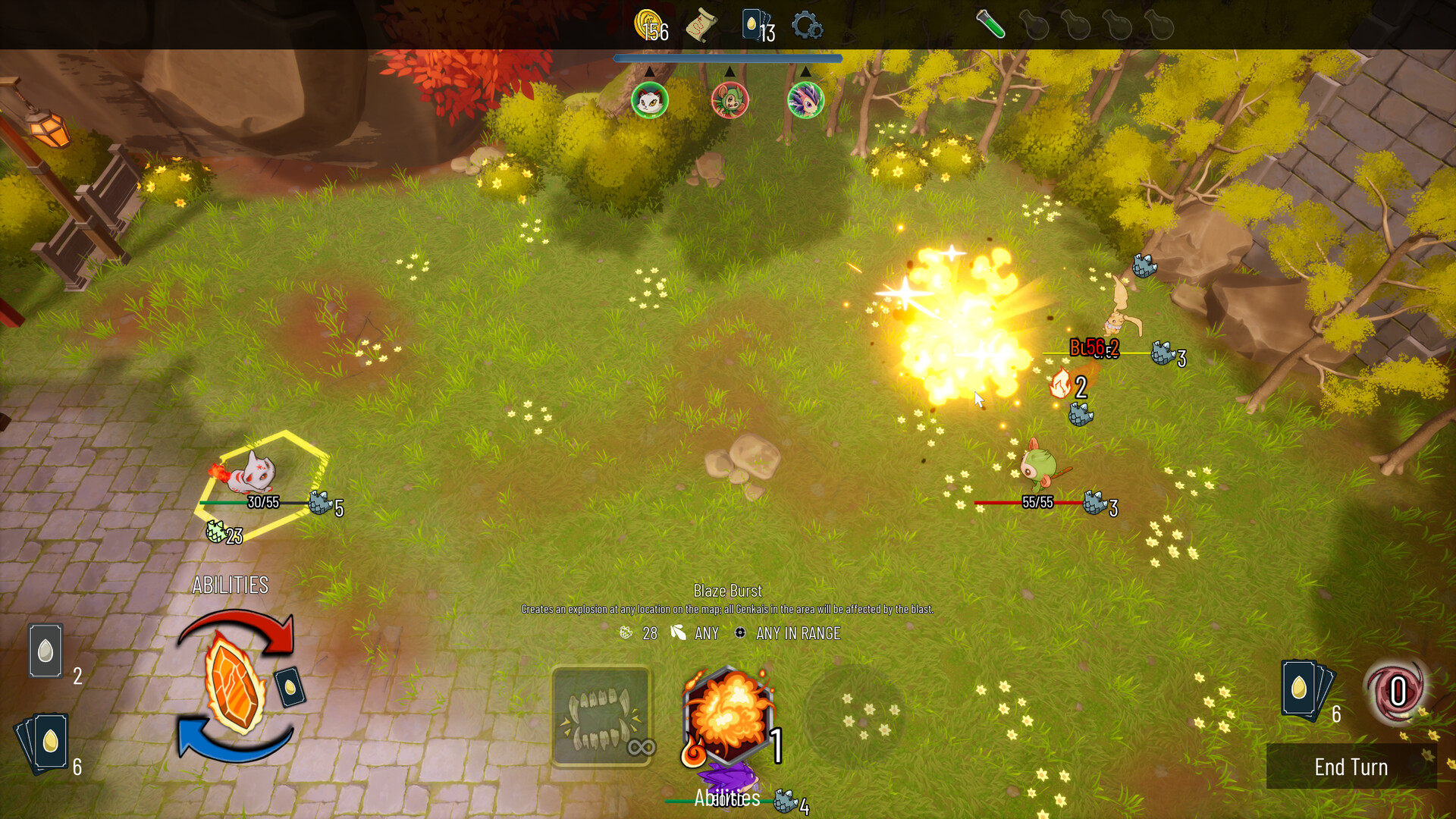Screen dimensions: 1456x819
Task: Open the Abilities tab at bottom center
Action: click(728, 798)
